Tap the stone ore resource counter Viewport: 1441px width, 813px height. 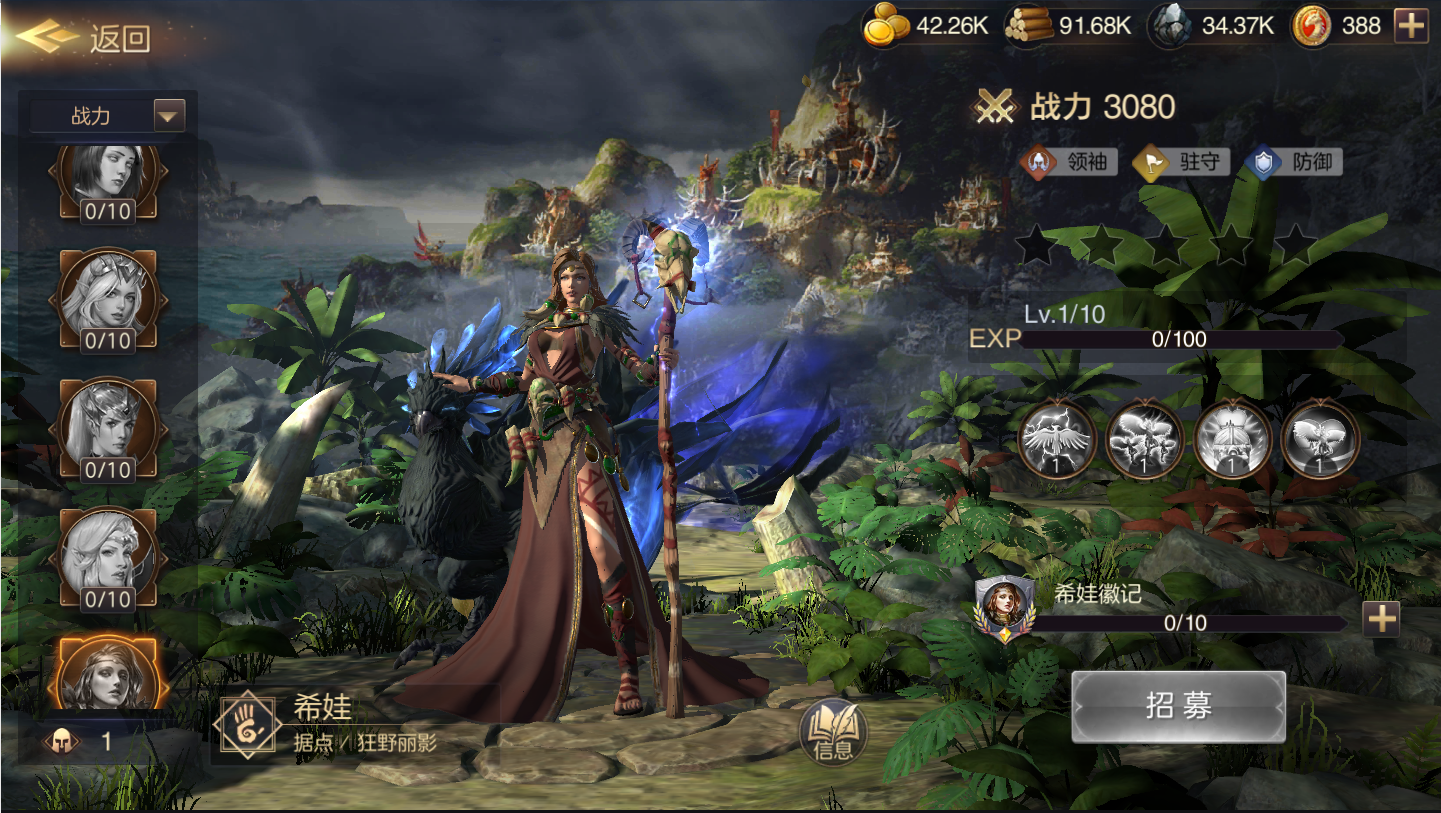pos(1211,26)
